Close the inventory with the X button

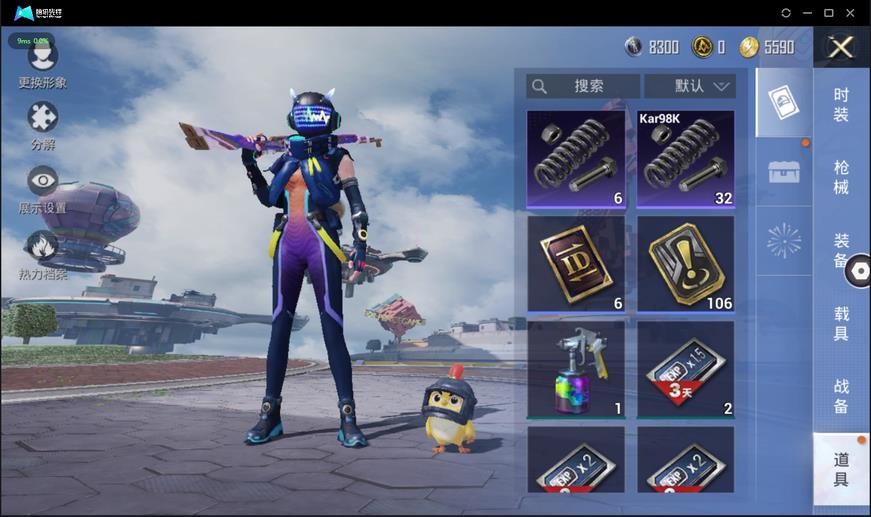coord(841,47)
